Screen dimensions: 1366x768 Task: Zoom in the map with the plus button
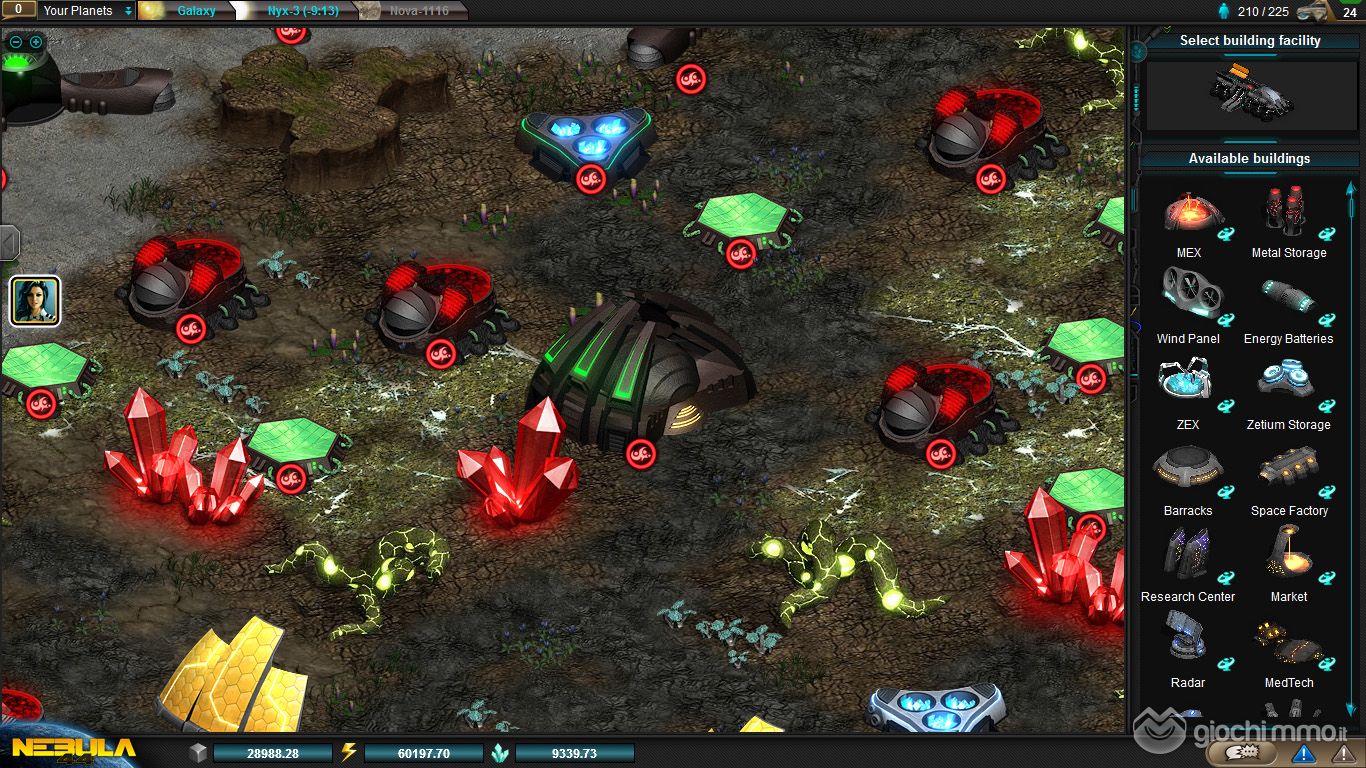(36, 42)
